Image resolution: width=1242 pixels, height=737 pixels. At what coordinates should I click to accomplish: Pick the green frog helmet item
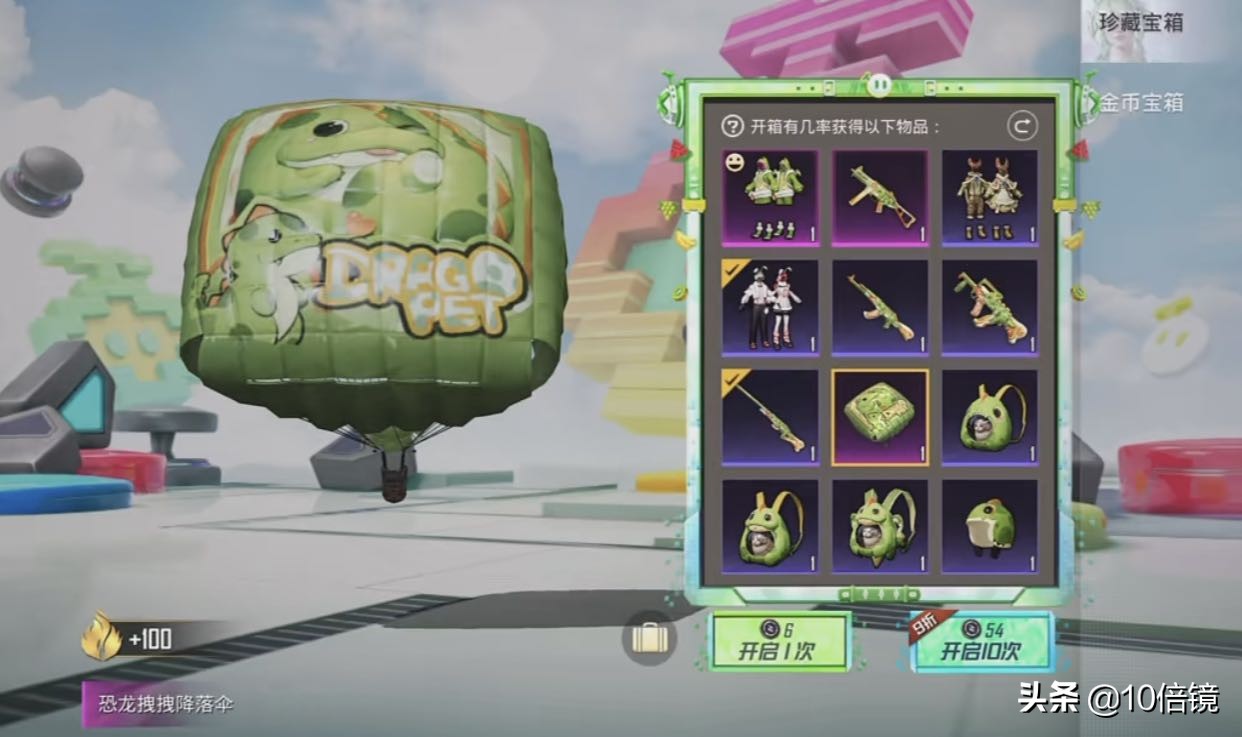(989, 526)
